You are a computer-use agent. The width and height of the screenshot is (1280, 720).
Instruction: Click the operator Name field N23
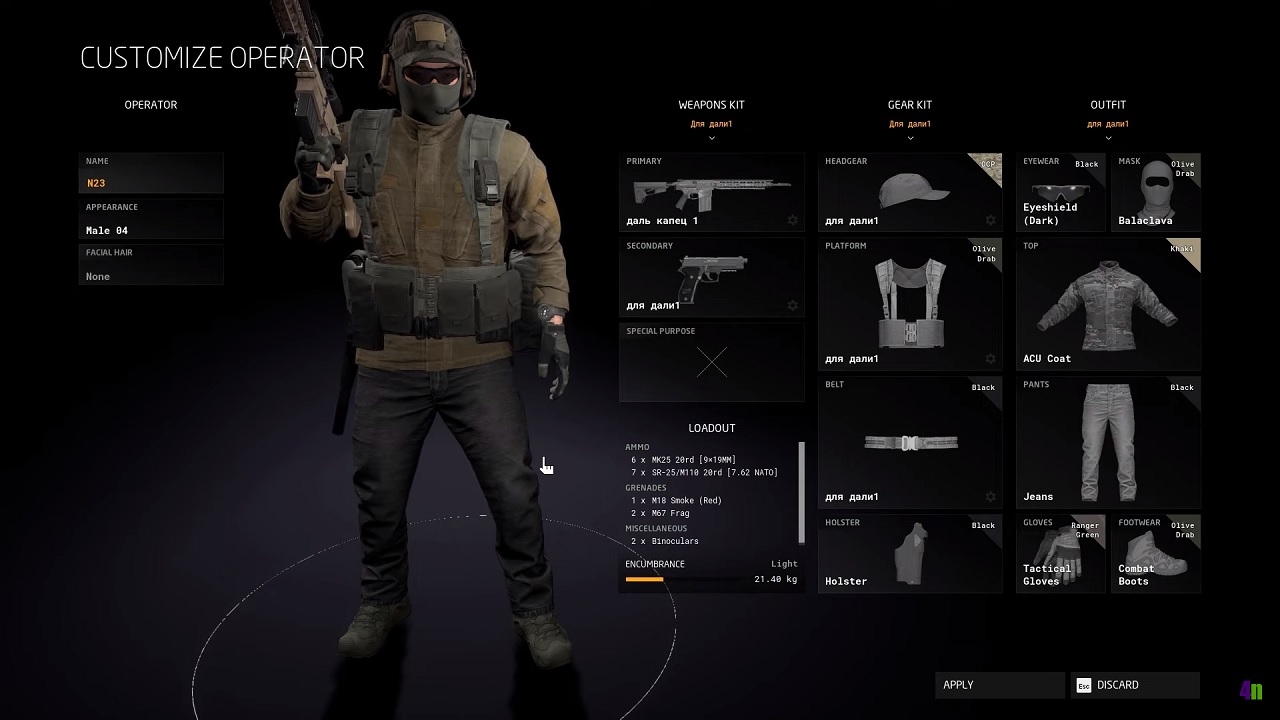pos(150,173)
